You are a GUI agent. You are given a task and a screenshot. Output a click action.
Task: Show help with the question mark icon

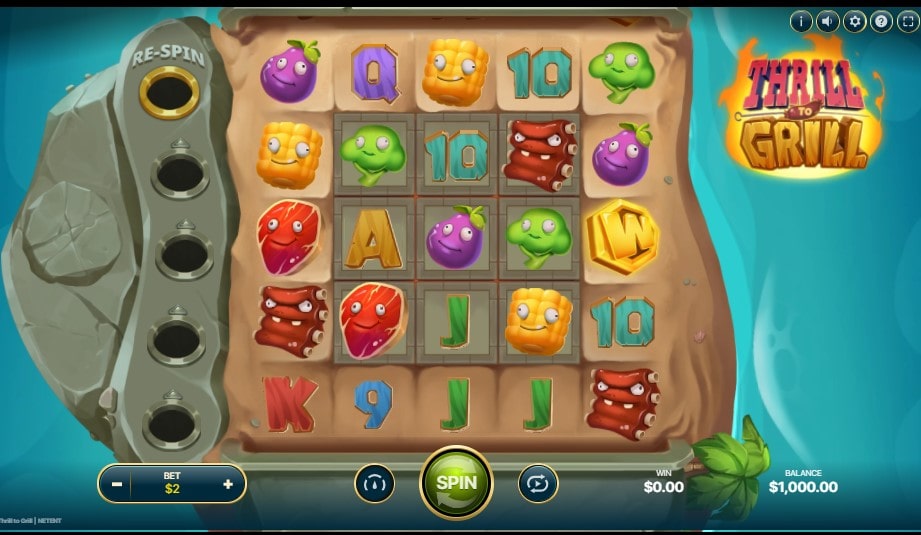pyautogui.click(x=881, y=21)
